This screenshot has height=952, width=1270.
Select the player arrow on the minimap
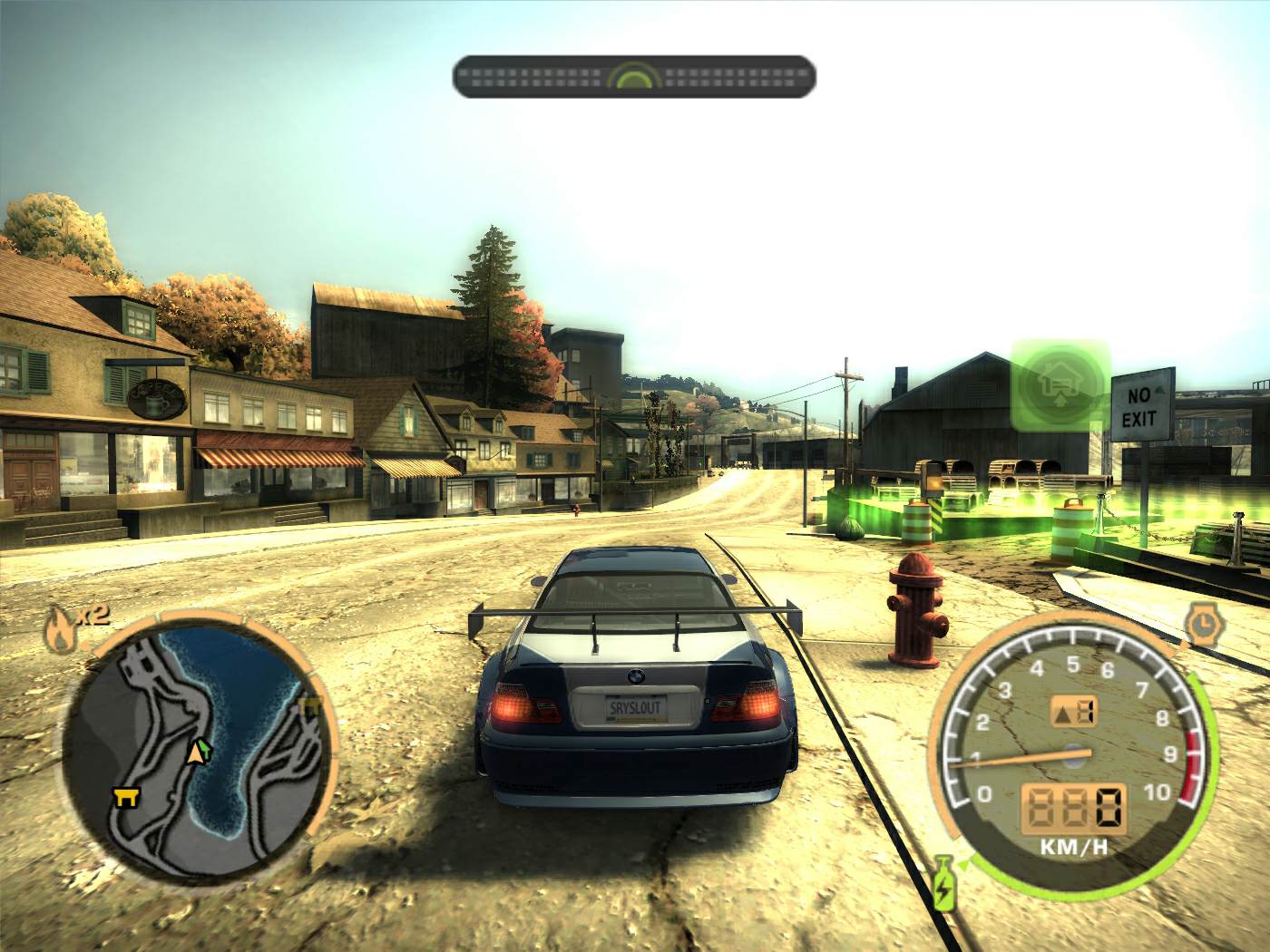pyautogui.click(x=196, y=751)
